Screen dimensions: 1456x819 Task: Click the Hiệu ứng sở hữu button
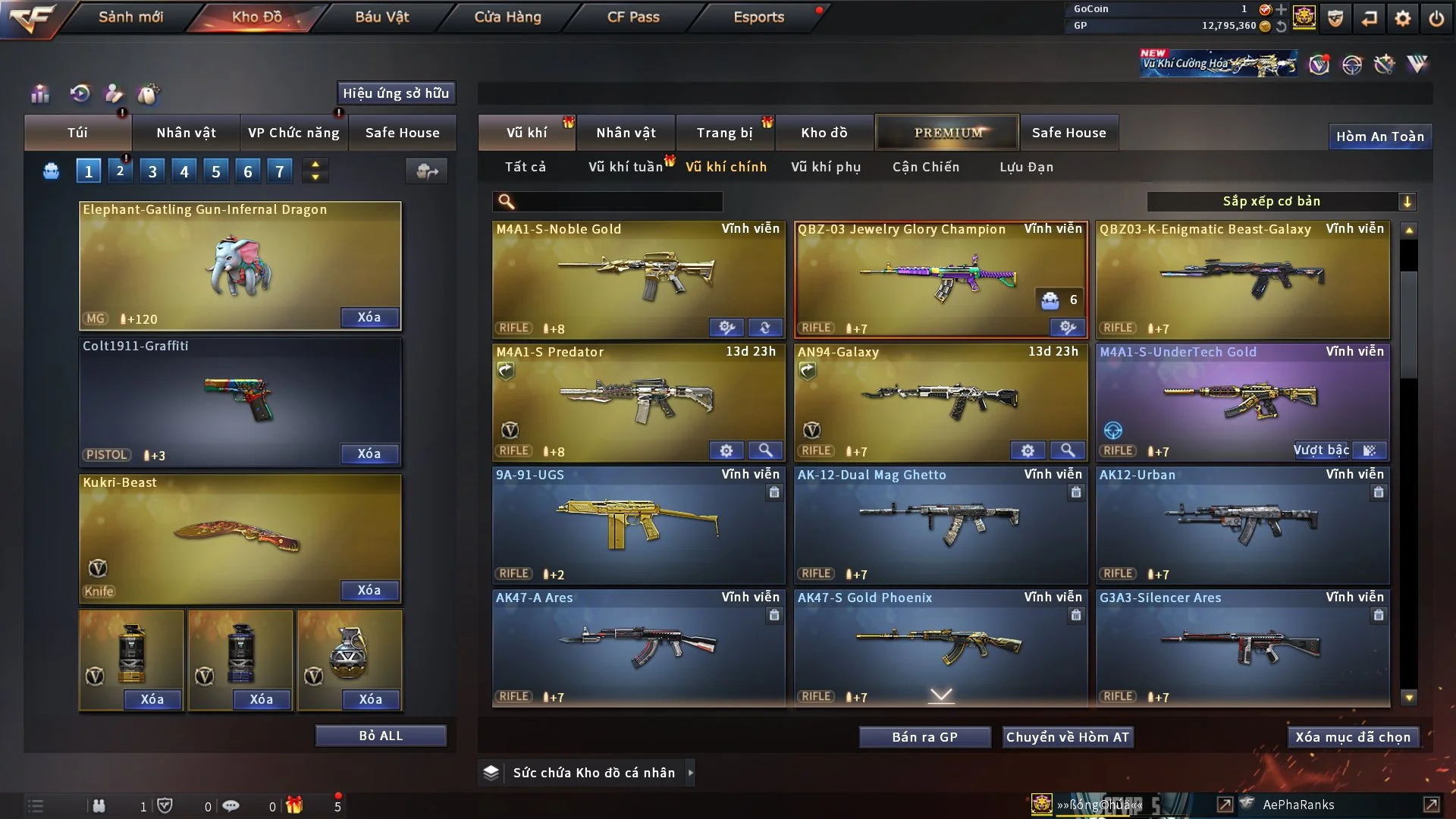(396, 93)
